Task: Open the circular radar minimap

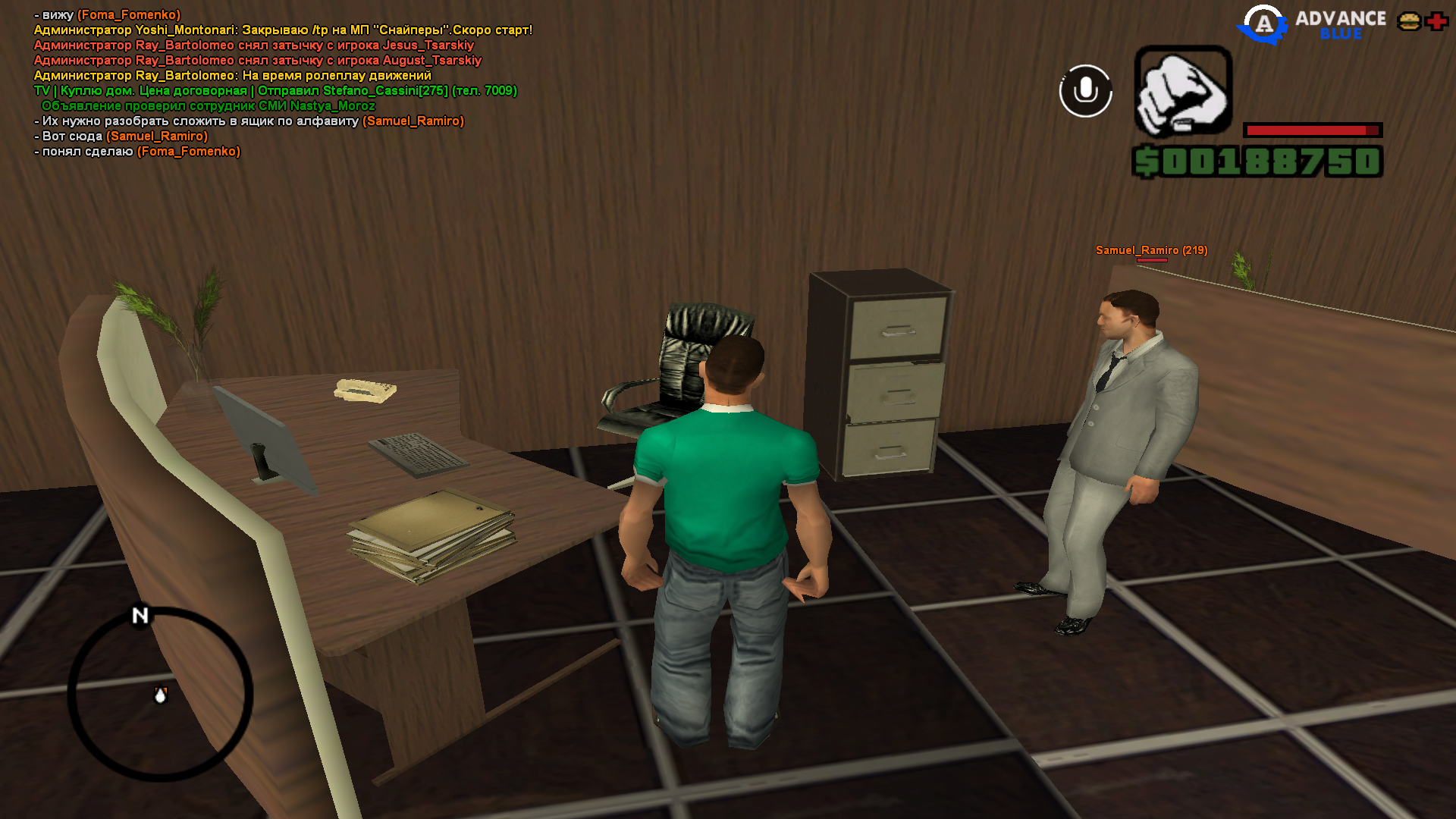Action: (160, 694)
